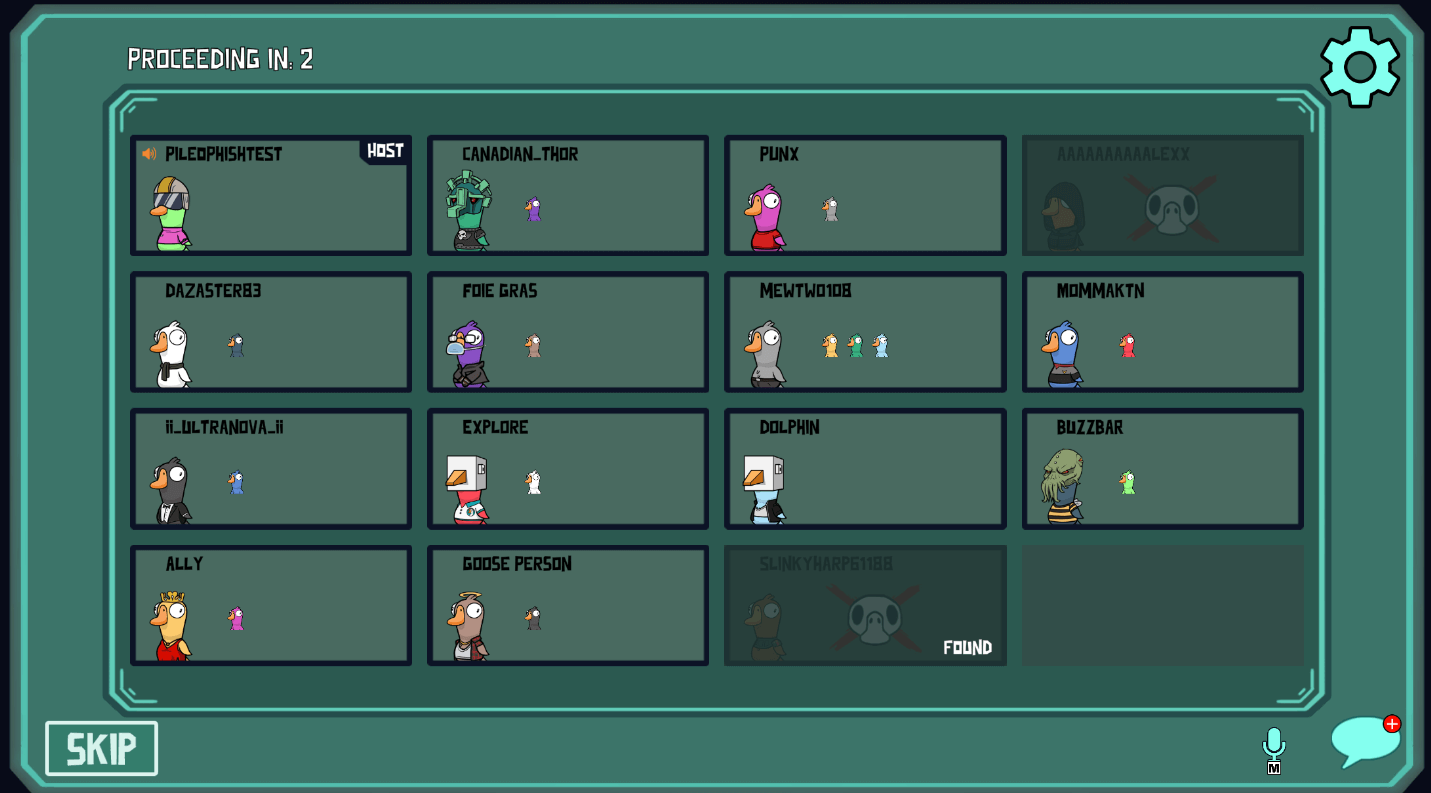
Task: Vote for GOOSE PERSON
Action: 568,605
